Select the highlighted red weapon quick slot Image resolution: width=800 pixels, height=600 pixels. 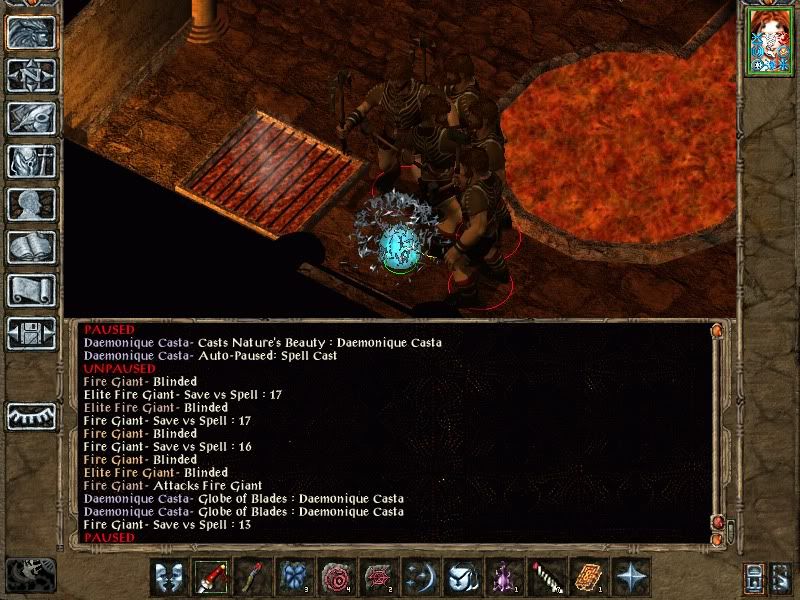(211, 577)
